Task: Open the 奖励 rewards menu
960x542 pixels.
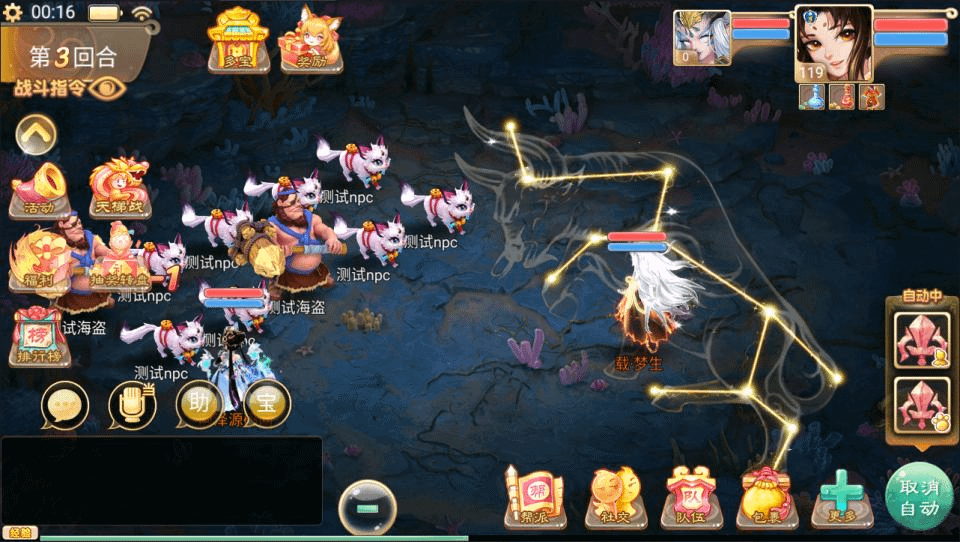Action: tap(309, 40)
